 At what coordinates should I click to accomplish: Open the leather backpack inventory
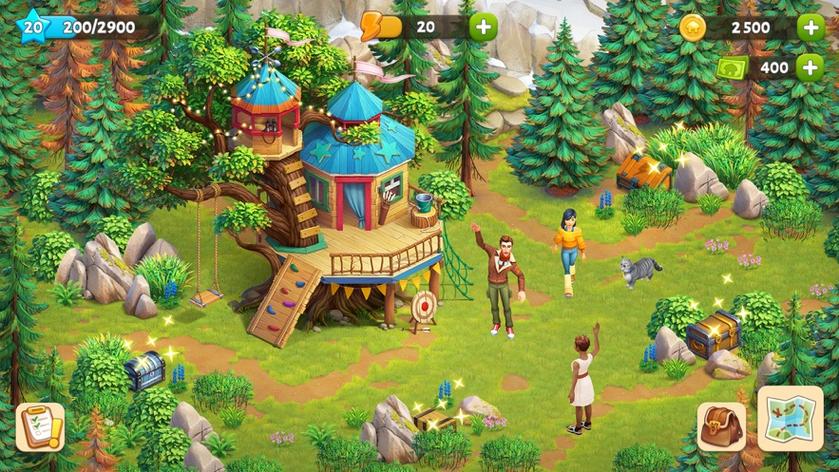pos(721,427)
